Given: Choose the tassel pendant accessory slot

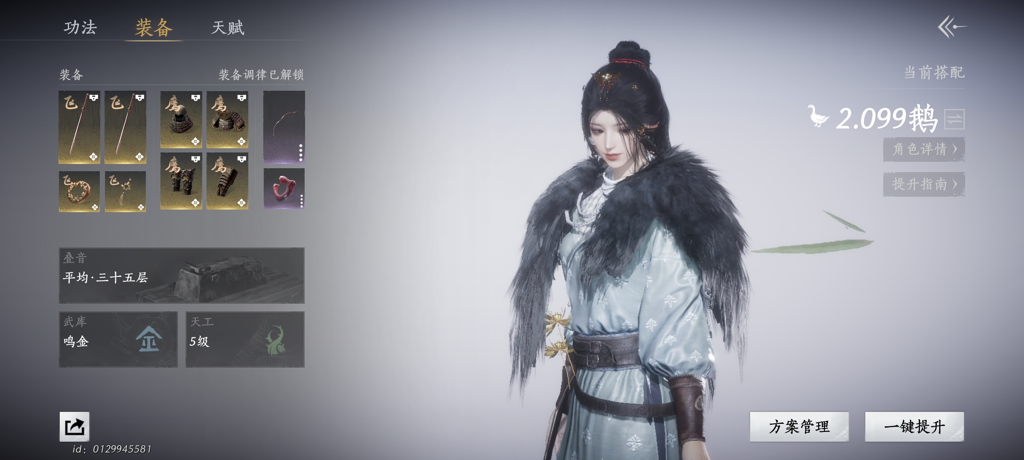Looking at the screenshot, I should tap(125, 190).
